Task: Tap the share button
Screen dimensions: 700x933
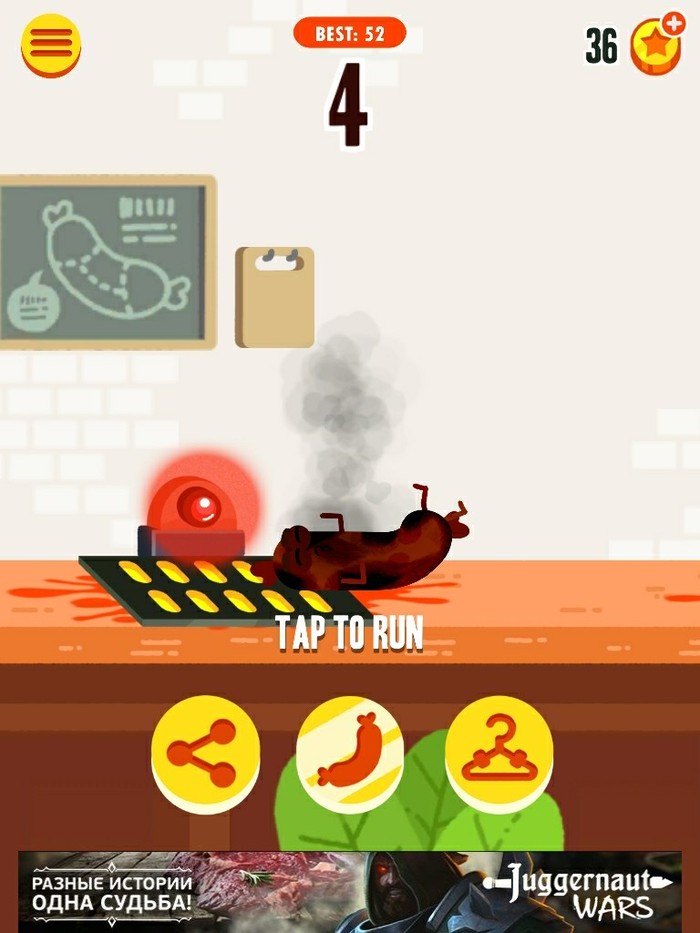Action: 205,752
